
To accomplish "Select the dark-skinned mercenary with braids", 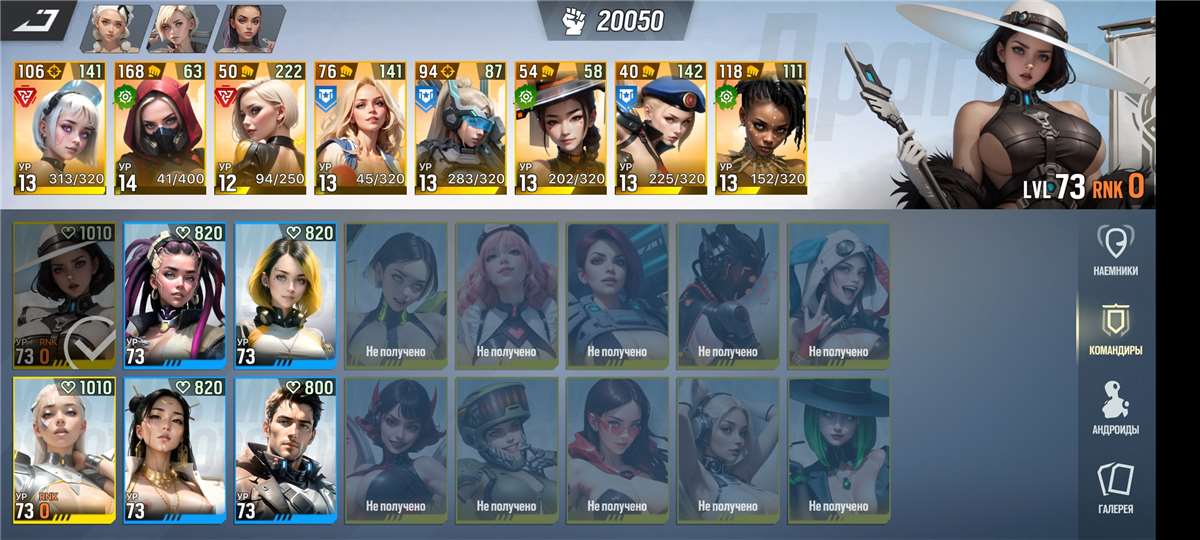I will point(760,128).
